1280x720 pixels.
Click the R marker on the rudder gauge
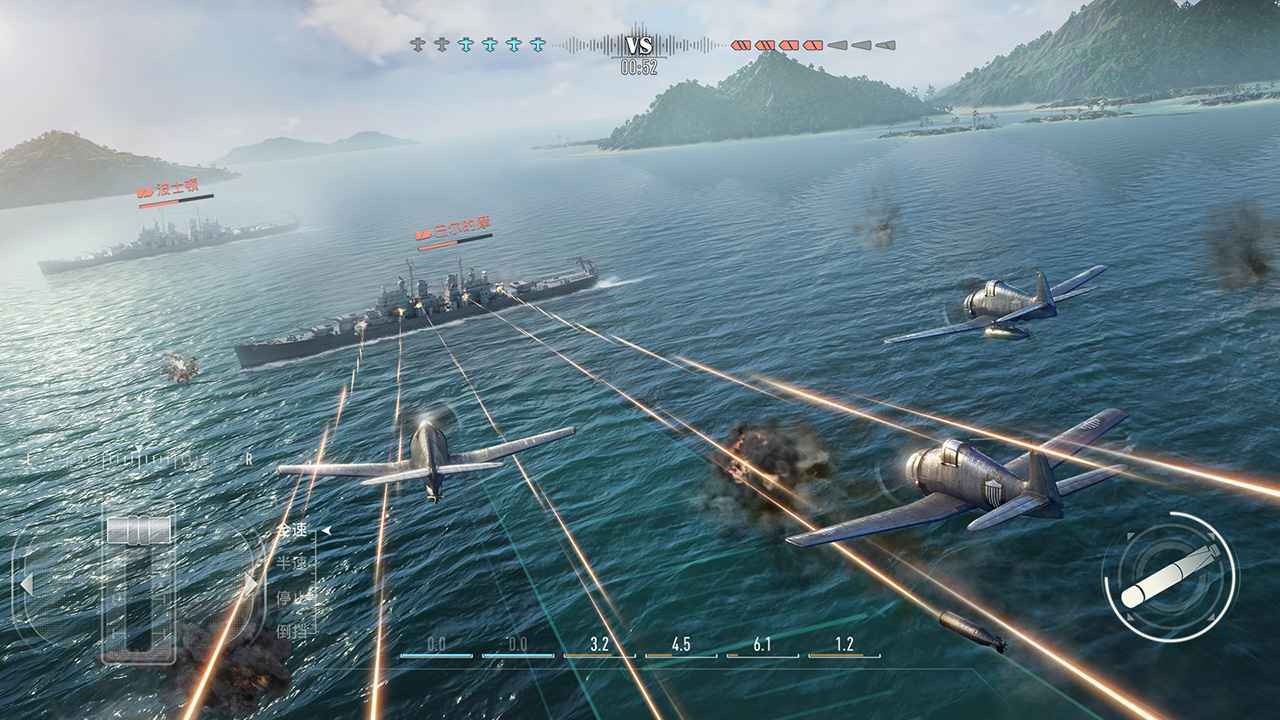tap(248, 457)
